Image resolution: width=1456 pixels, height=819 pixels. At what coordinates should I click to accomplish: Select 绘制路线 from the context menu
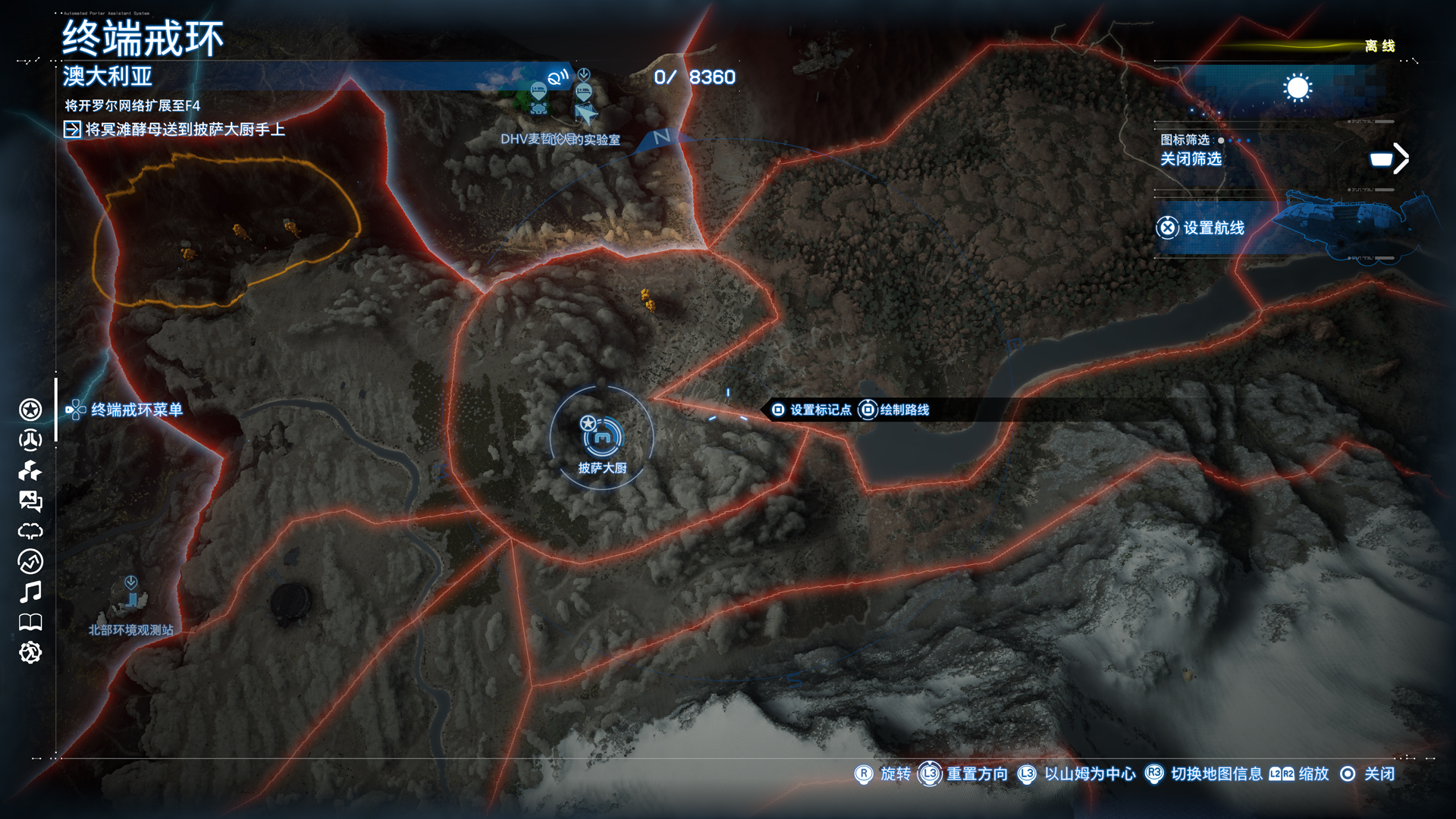[x=903, y=410]
